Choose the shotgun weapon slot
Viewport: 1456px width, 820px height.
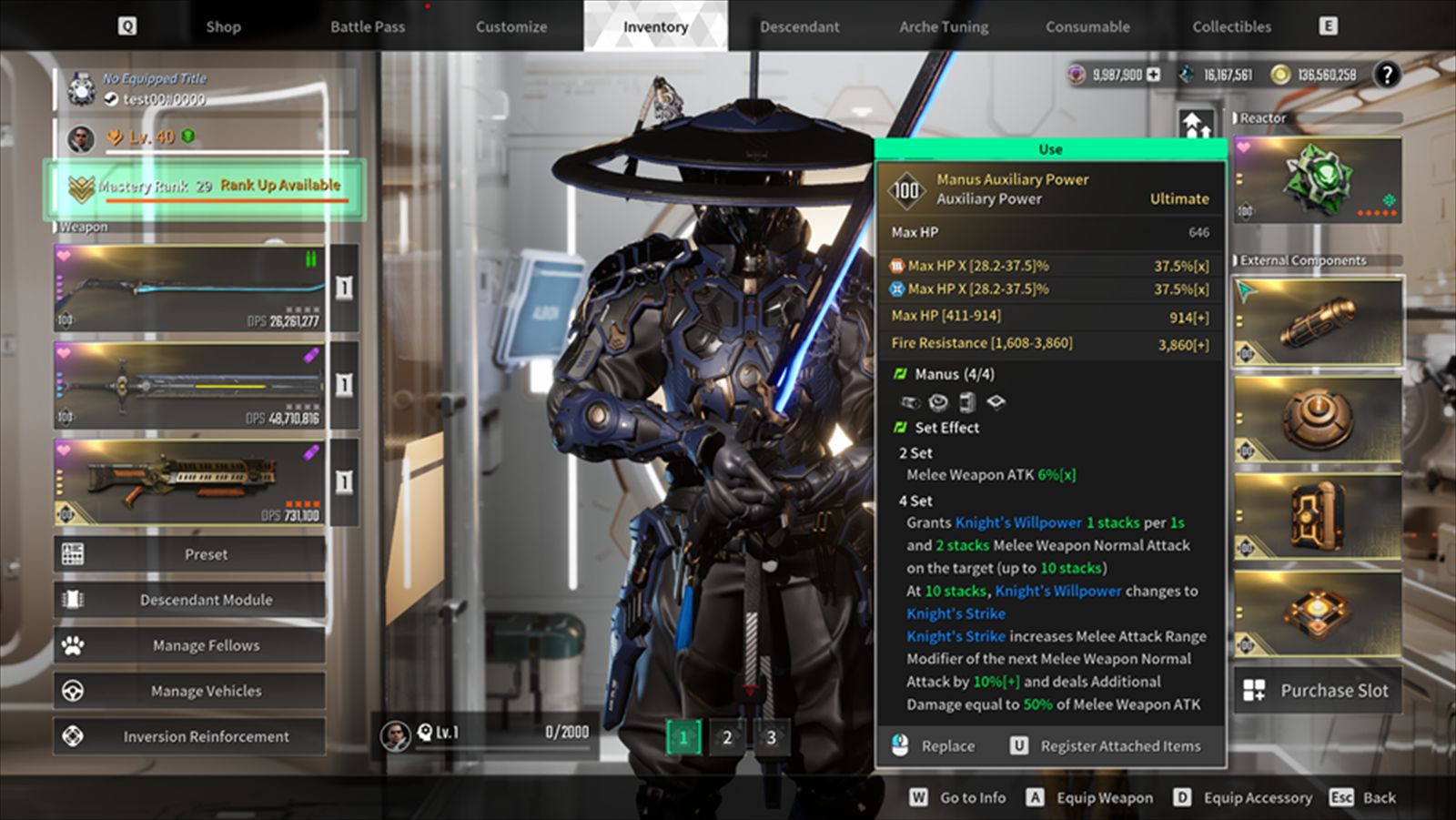[x=189, y=481]
